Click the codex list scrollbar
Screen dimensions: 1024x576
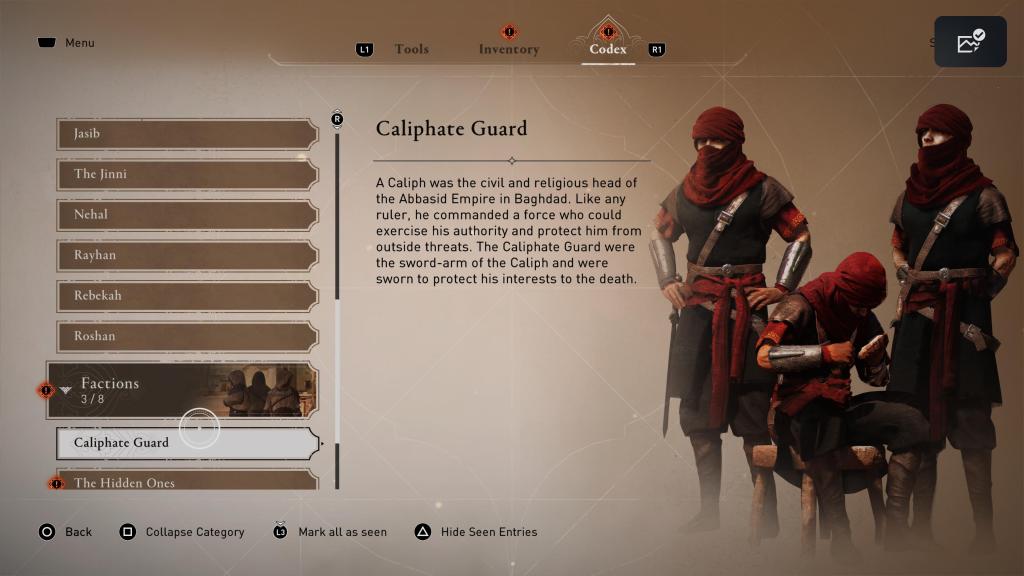click(x=337, y=300)
